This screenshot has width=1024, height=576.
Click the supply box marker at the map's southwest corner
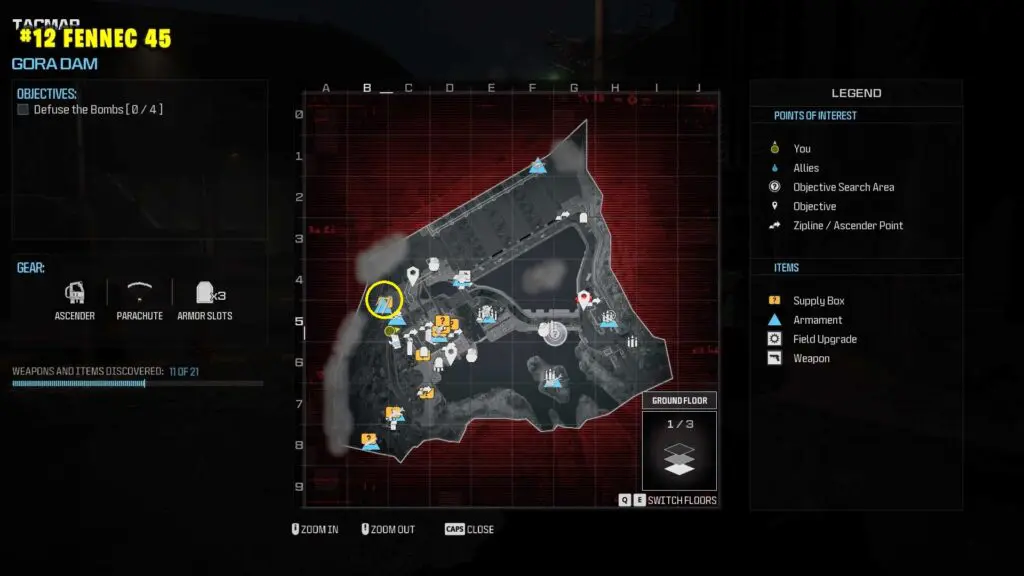click(x=369, y=439)
